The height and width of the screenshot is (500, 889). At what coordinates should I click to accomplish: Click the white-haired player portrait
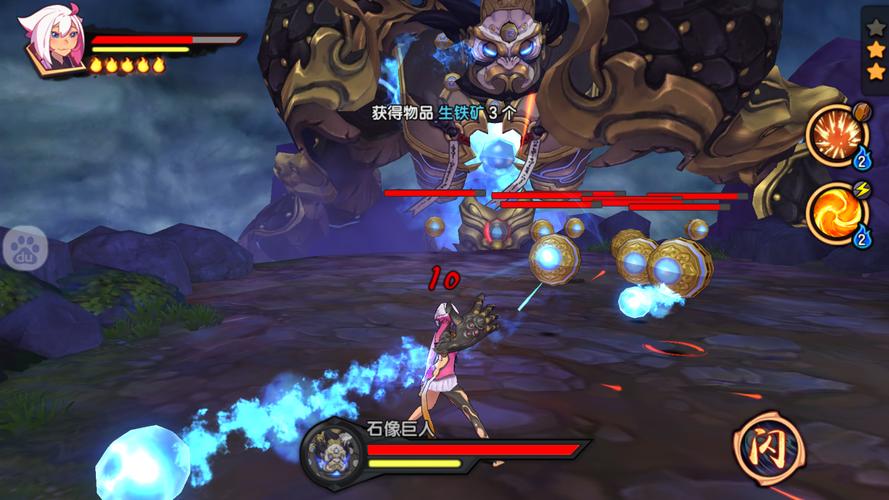click(x=53, y=40)
